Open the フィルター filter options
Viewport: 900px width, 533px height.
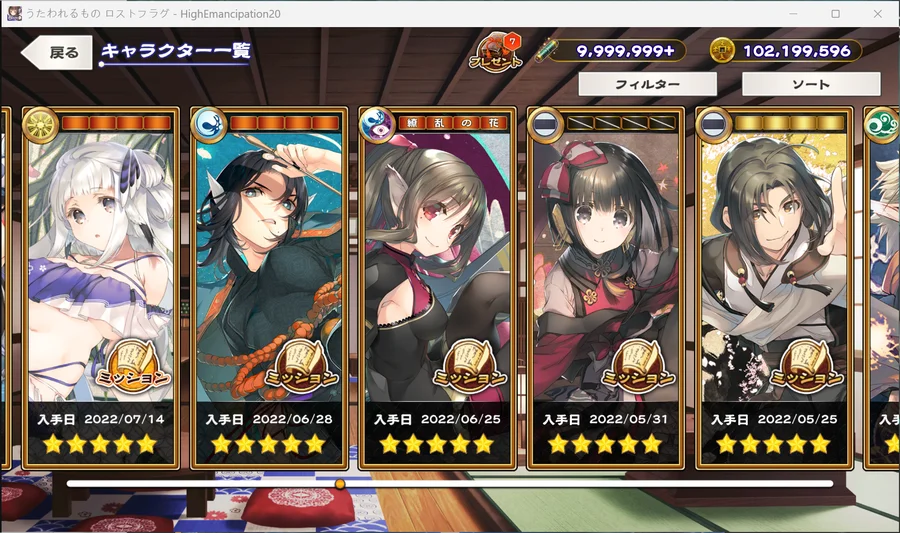647,85
